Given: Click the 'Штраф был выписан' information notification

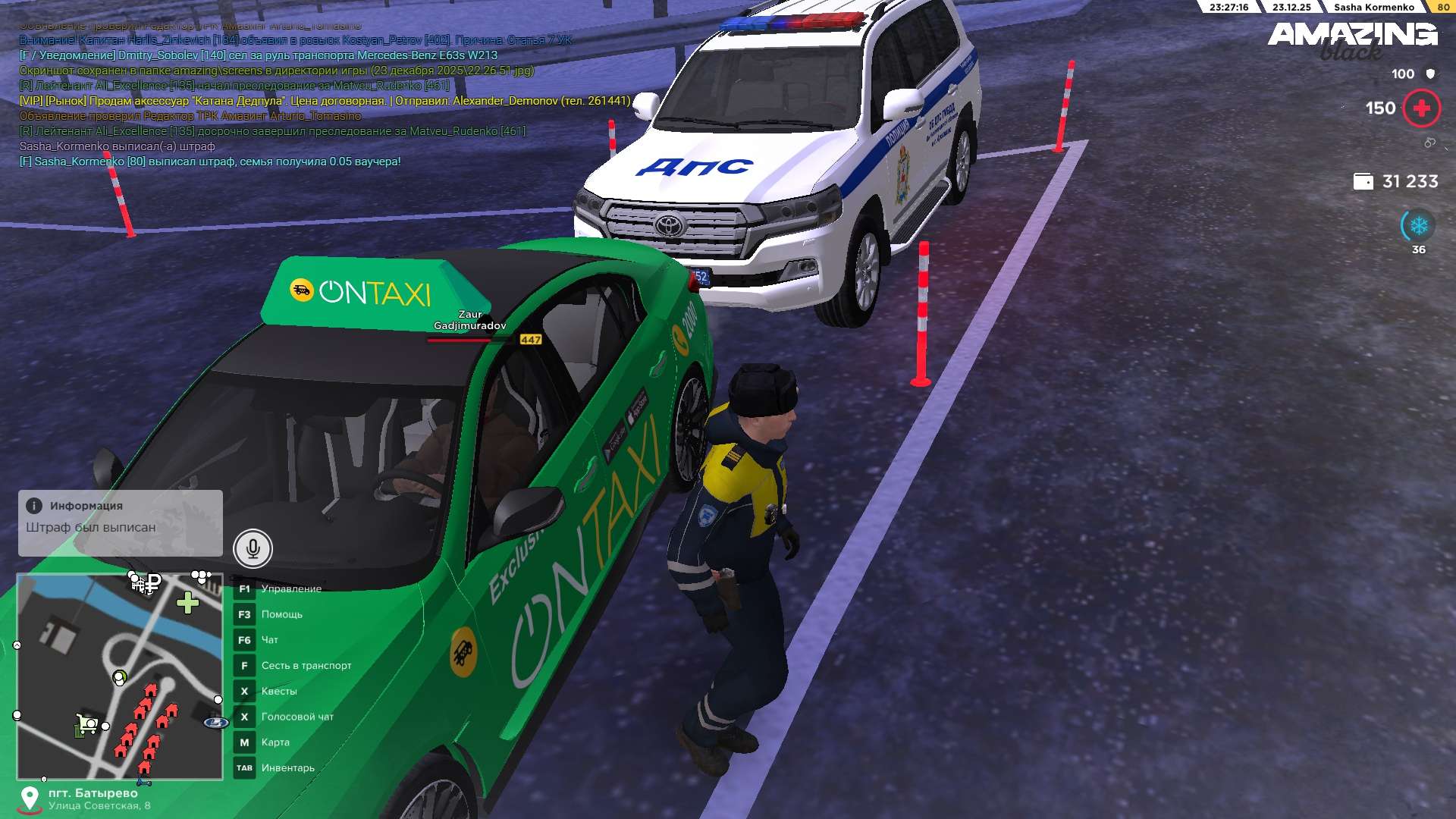Looking at the screenshot, I should (x=121, y=522).
